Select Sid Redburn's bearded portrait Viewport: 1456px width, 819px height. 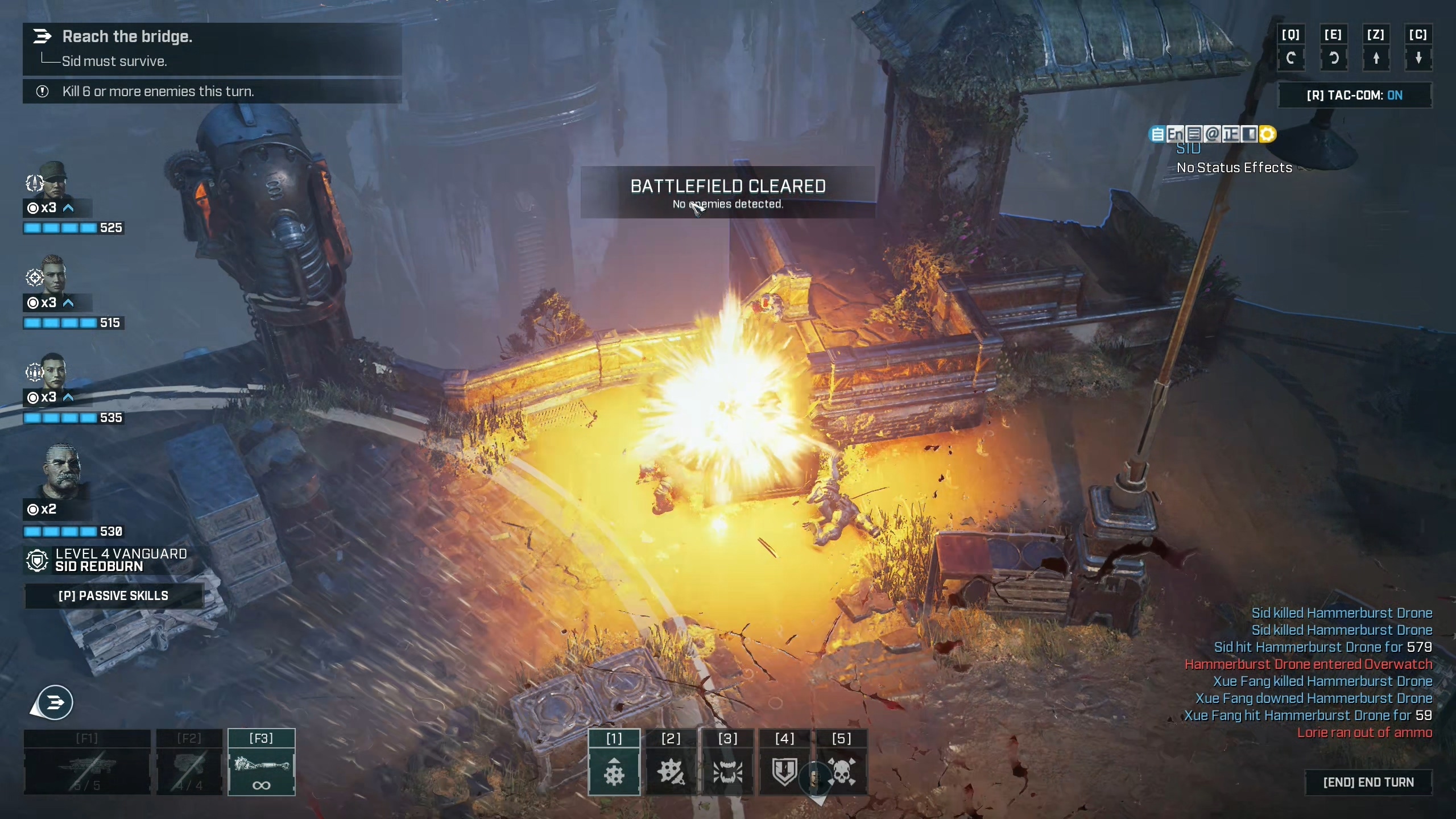tap(61, 469)
